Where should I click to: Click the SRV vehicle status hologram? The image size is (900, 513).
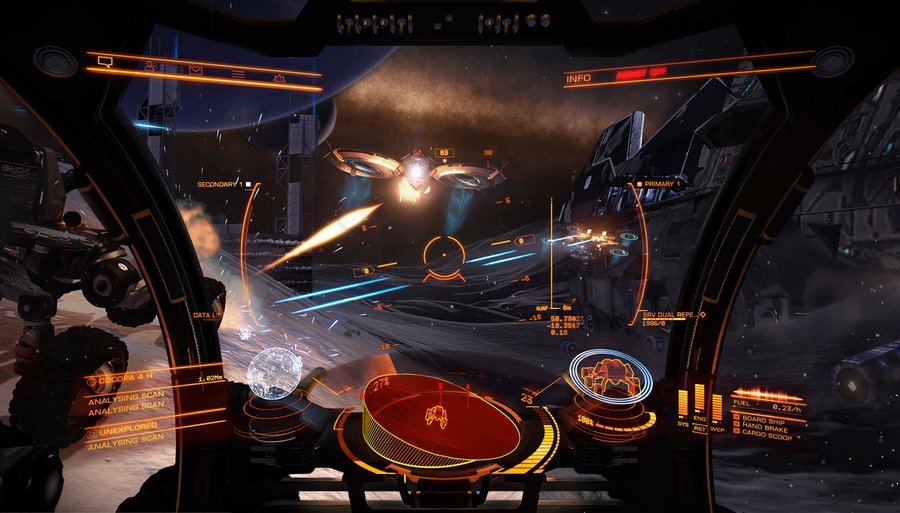coord(610,378)
